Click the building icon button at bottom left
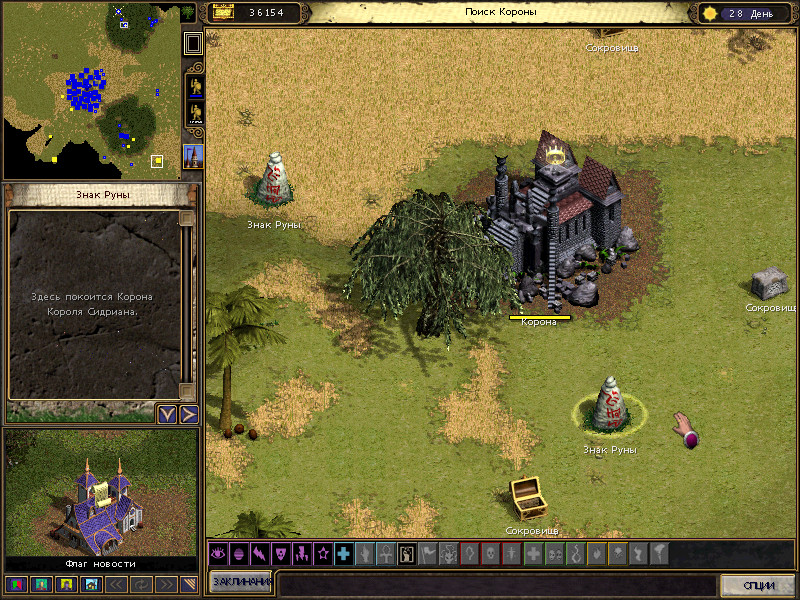The image size is (800, 600). (91, 584)
